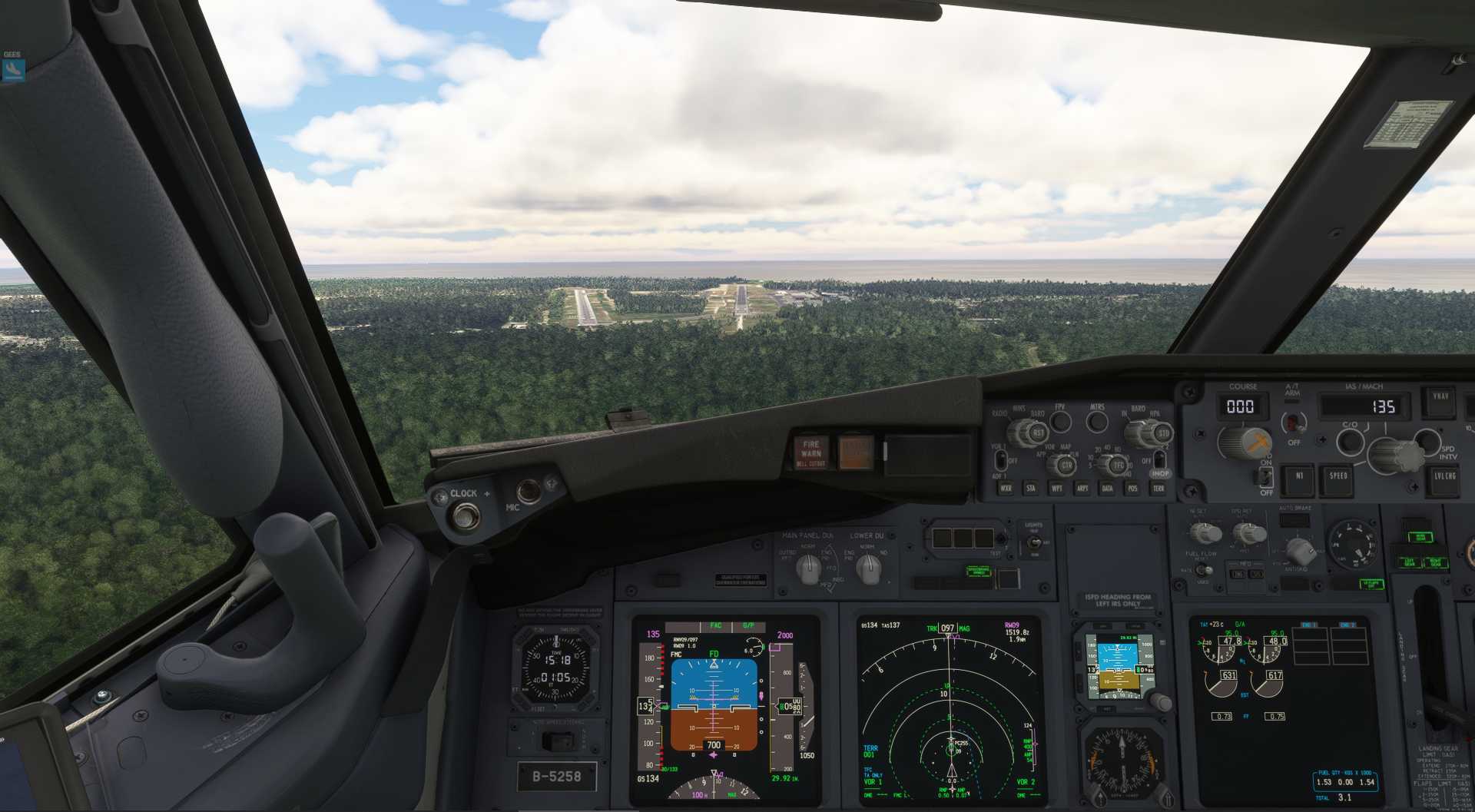This screenshot has height=812, width=1475.
Task: Activate the SPEED mode button
Action: pyautogui.click(x=1338, y=476)
